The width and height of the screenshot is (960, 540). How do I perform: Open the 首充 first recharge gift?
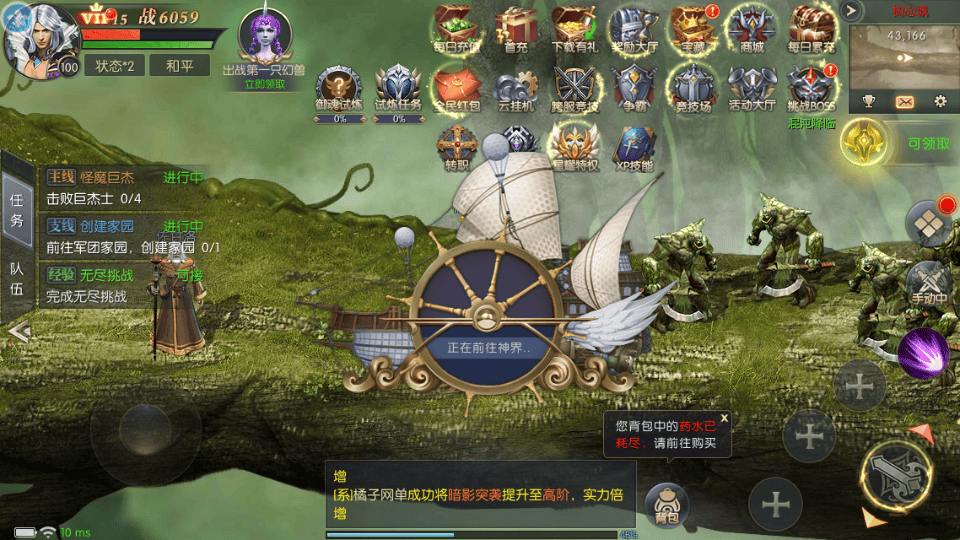[516, 28]
